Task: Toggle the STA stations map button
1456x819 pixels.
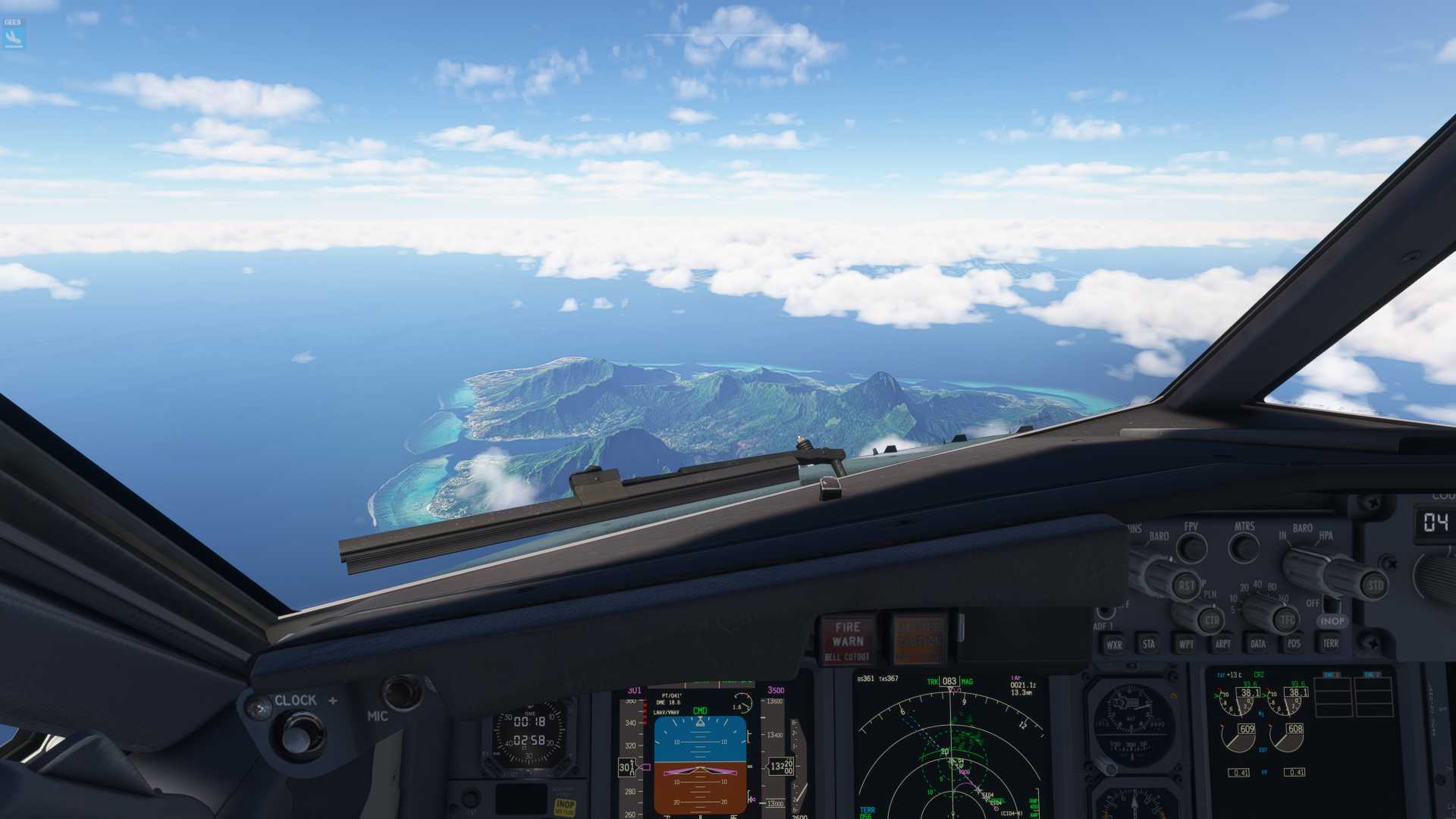Action: click(1149, 644)
